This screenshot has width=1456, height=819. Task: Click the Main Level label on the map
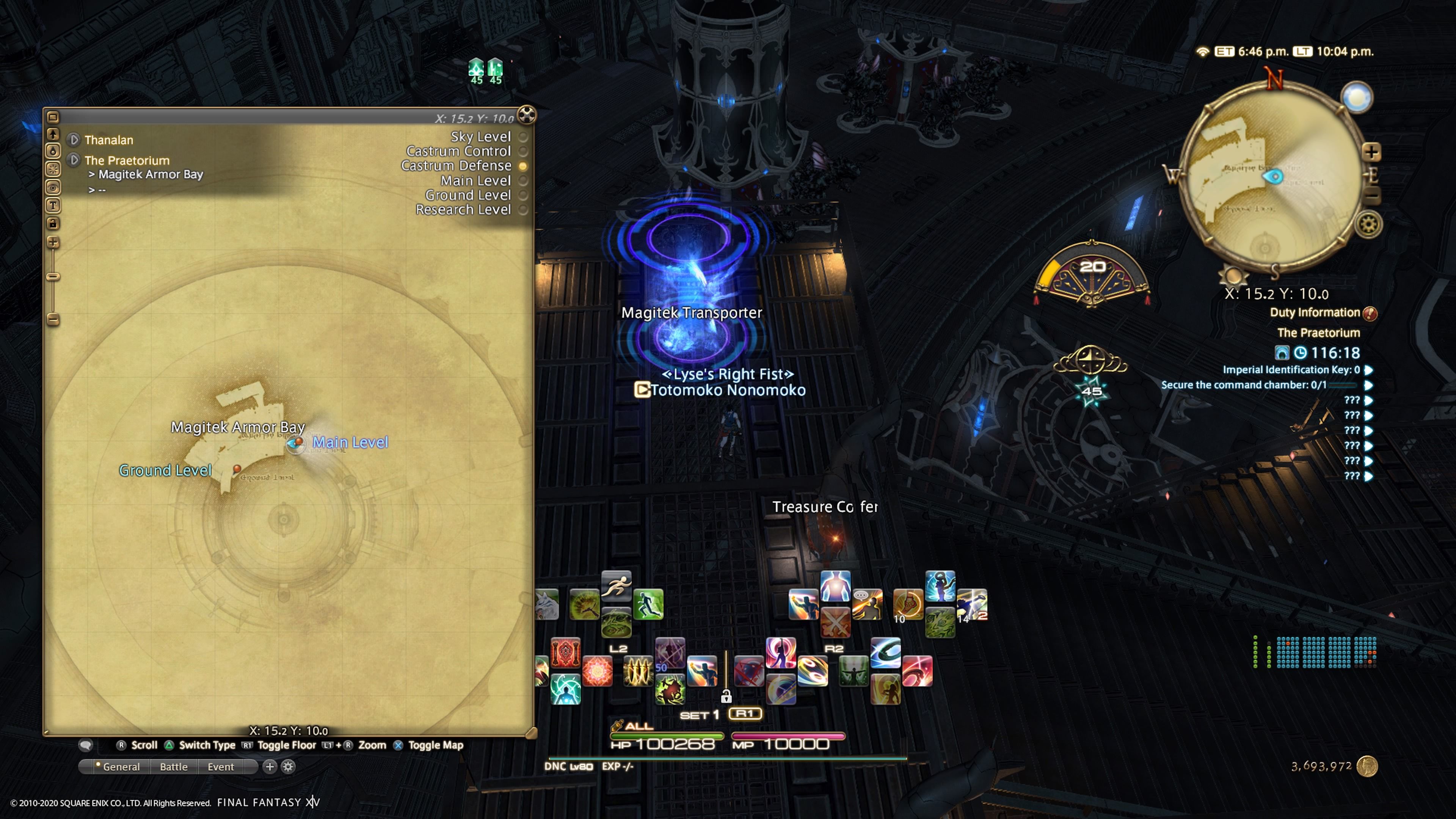[x=351, y=442]
